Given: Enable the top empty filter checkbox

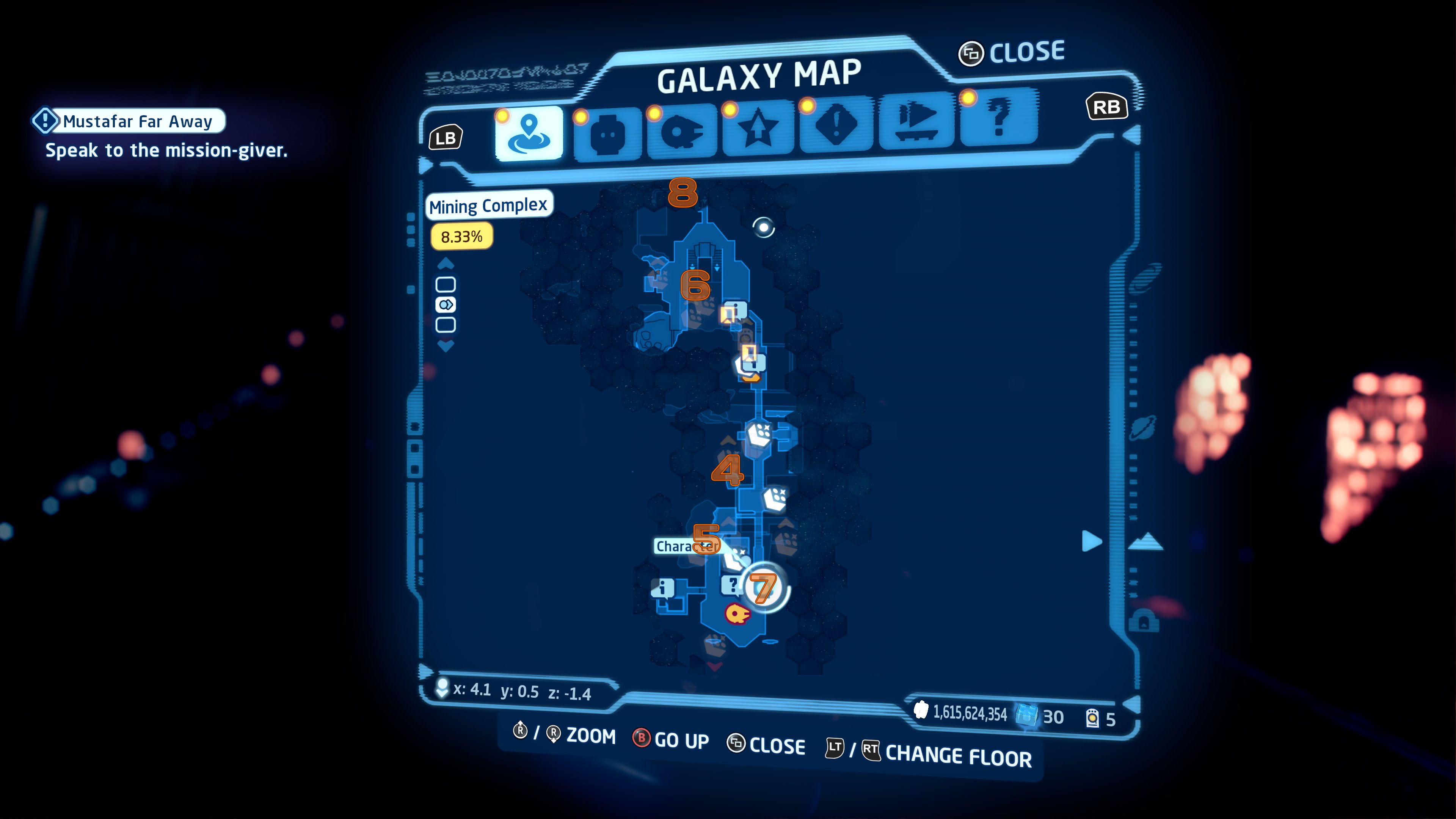Looking at the screenshot, I should click(x=447, y=286).
